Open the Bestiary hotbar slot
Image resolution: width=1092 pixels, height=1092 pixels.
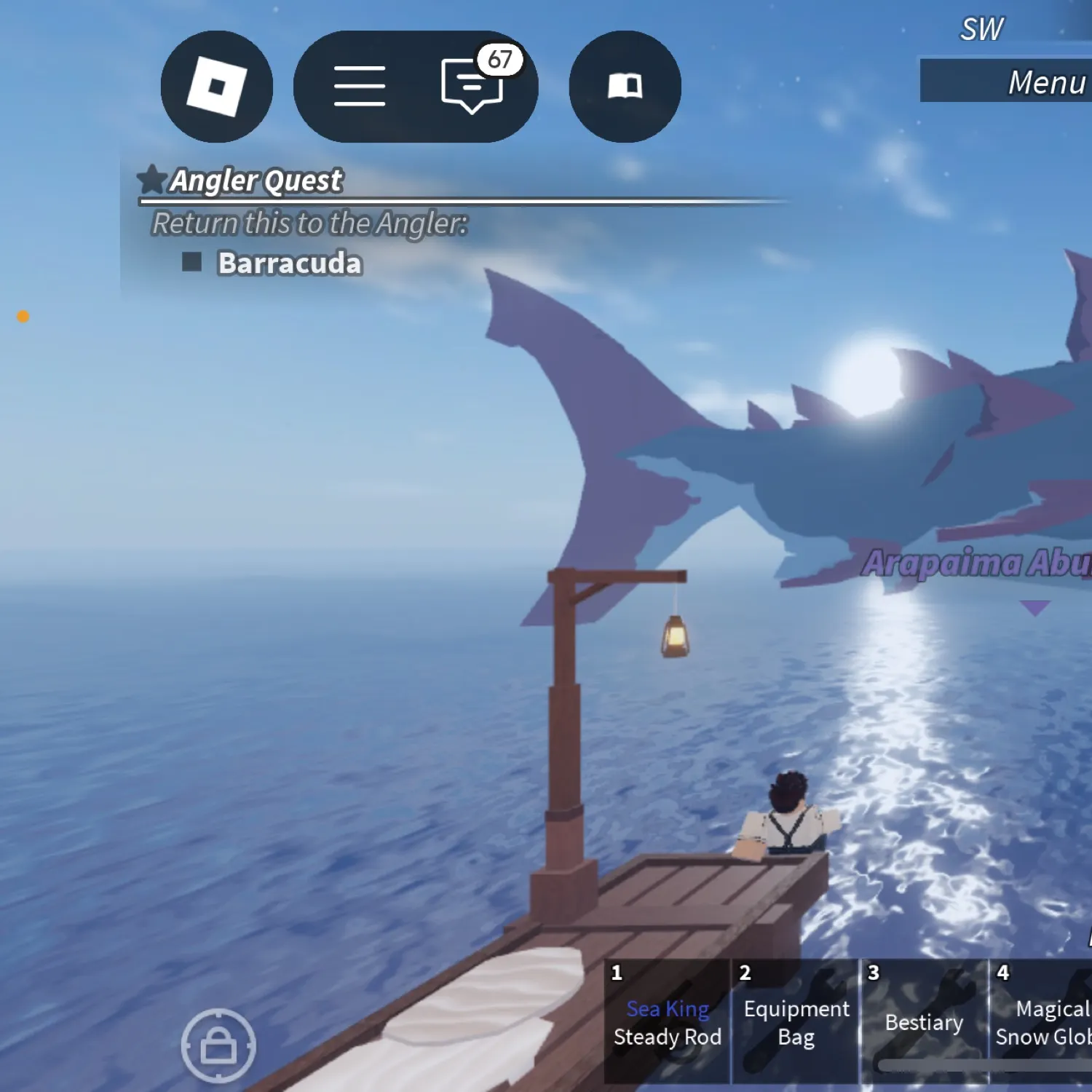pos(924,1022)
